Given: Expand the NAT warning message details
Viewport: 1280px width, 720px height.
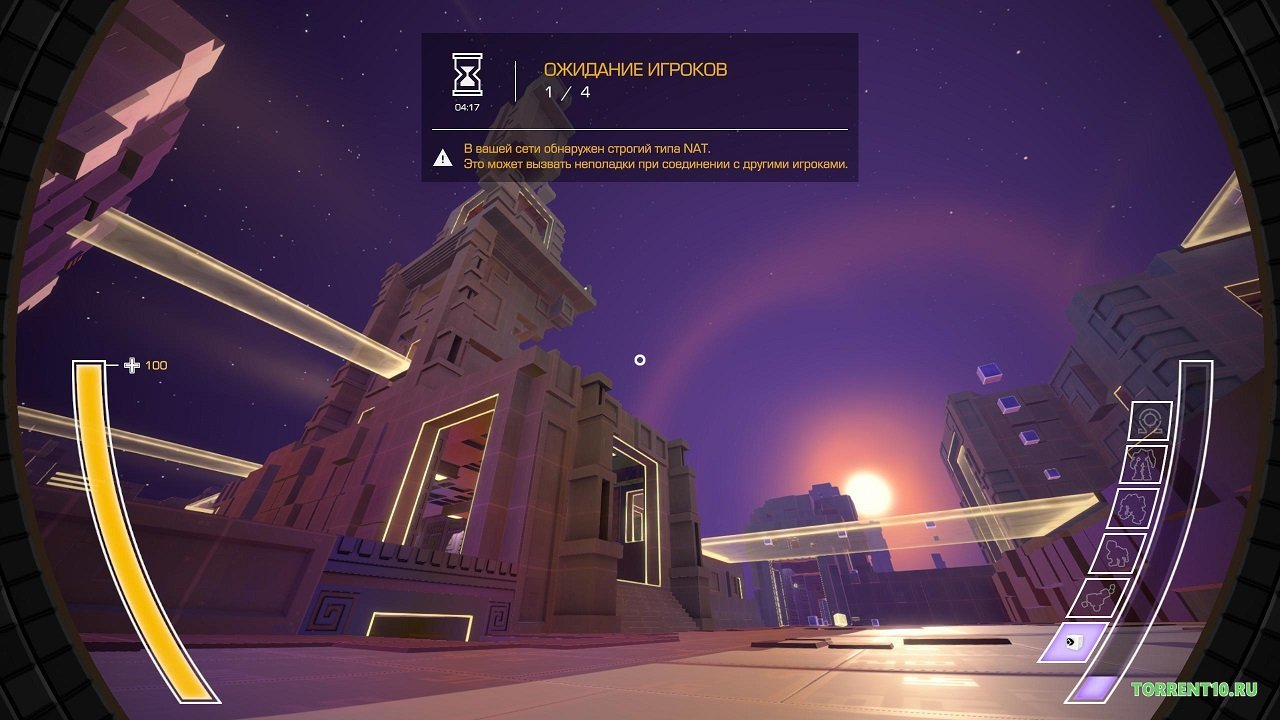Looking at the screenshot, I should click(655, 155).
